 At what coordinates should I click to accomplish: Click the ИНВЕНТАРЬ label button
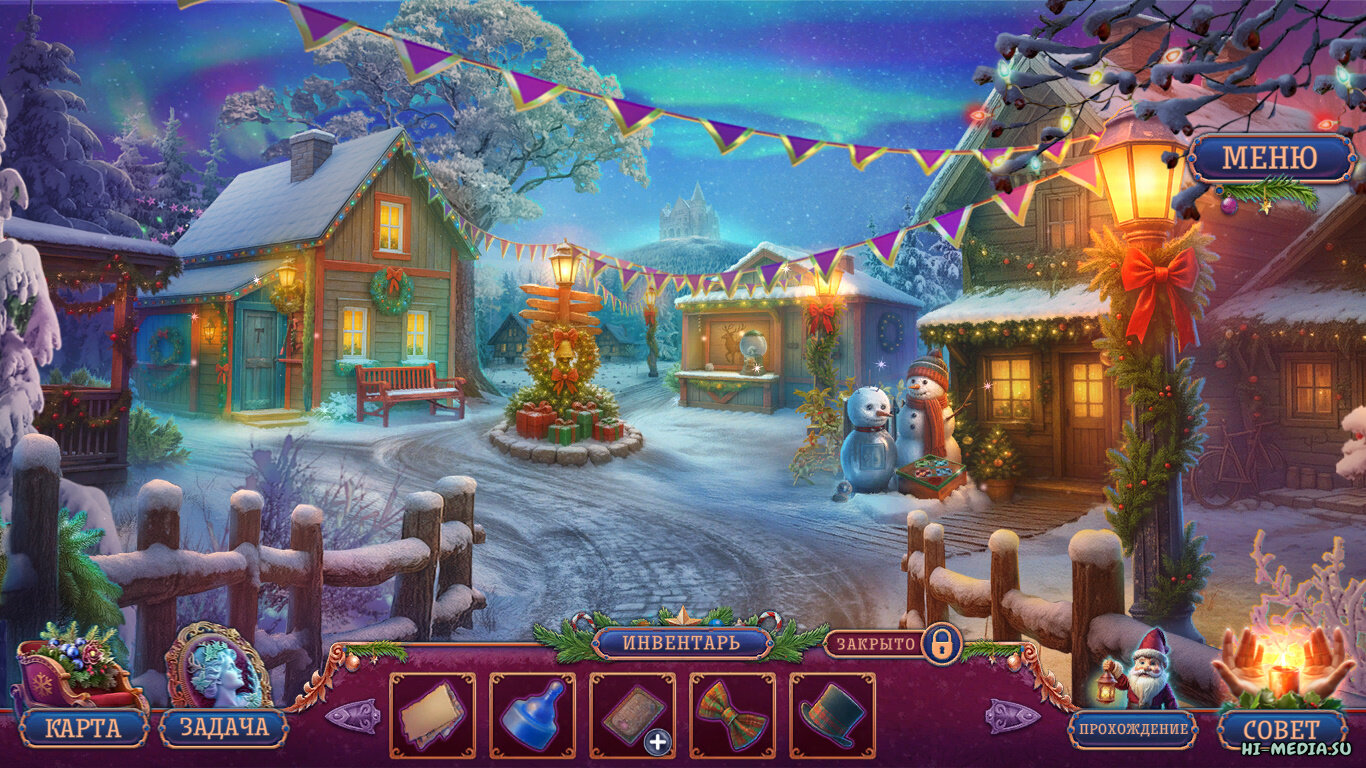pyautogui.click(x=682, y=642)
